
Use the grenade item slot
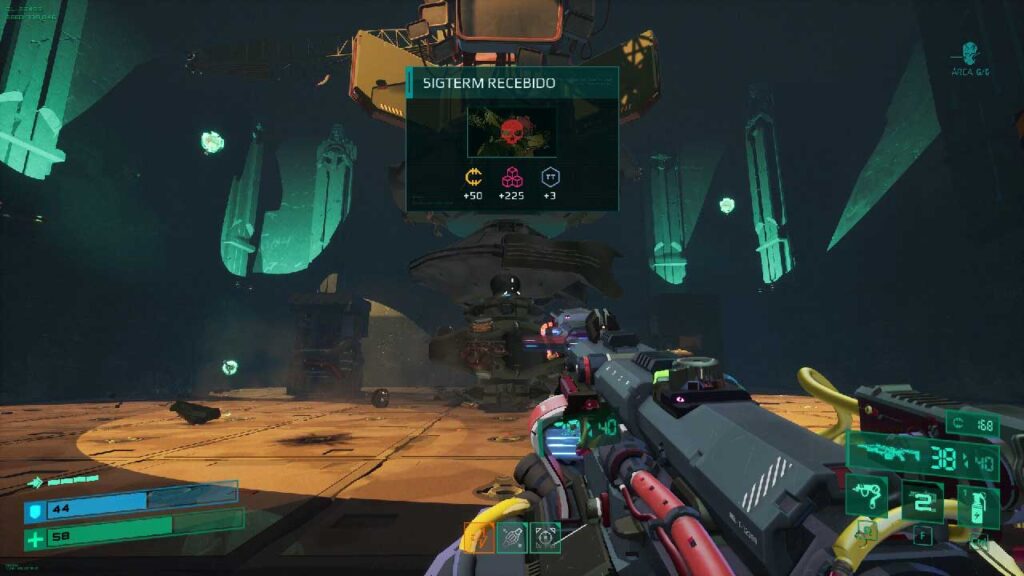coord(978,505)
